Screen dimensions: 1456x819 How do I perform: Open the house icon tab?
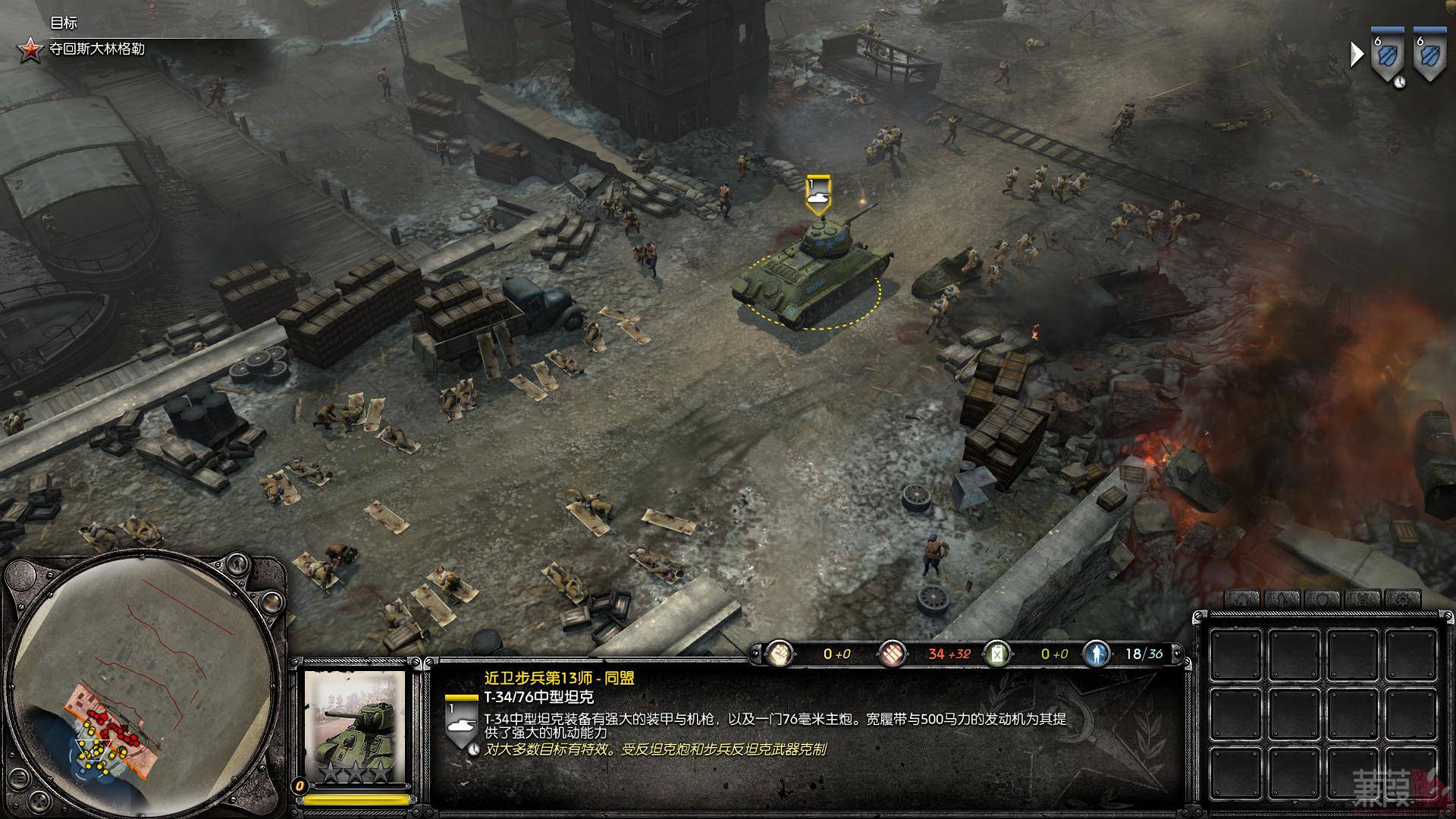pos(1241,600)
